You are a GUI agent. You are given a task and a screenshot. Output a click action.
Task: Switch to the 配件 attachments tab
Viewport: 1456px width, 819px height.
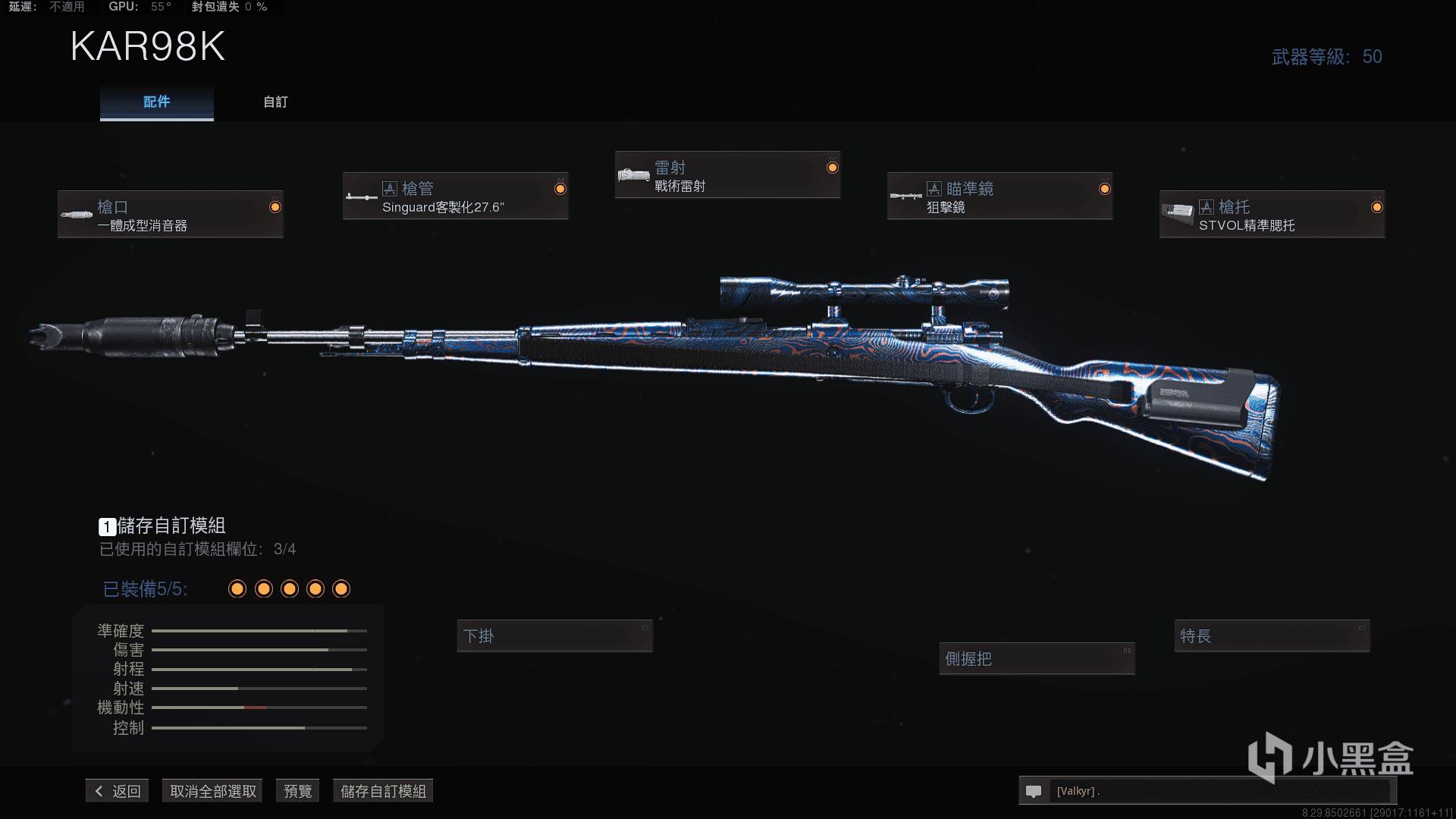click(x=156, y=102)
